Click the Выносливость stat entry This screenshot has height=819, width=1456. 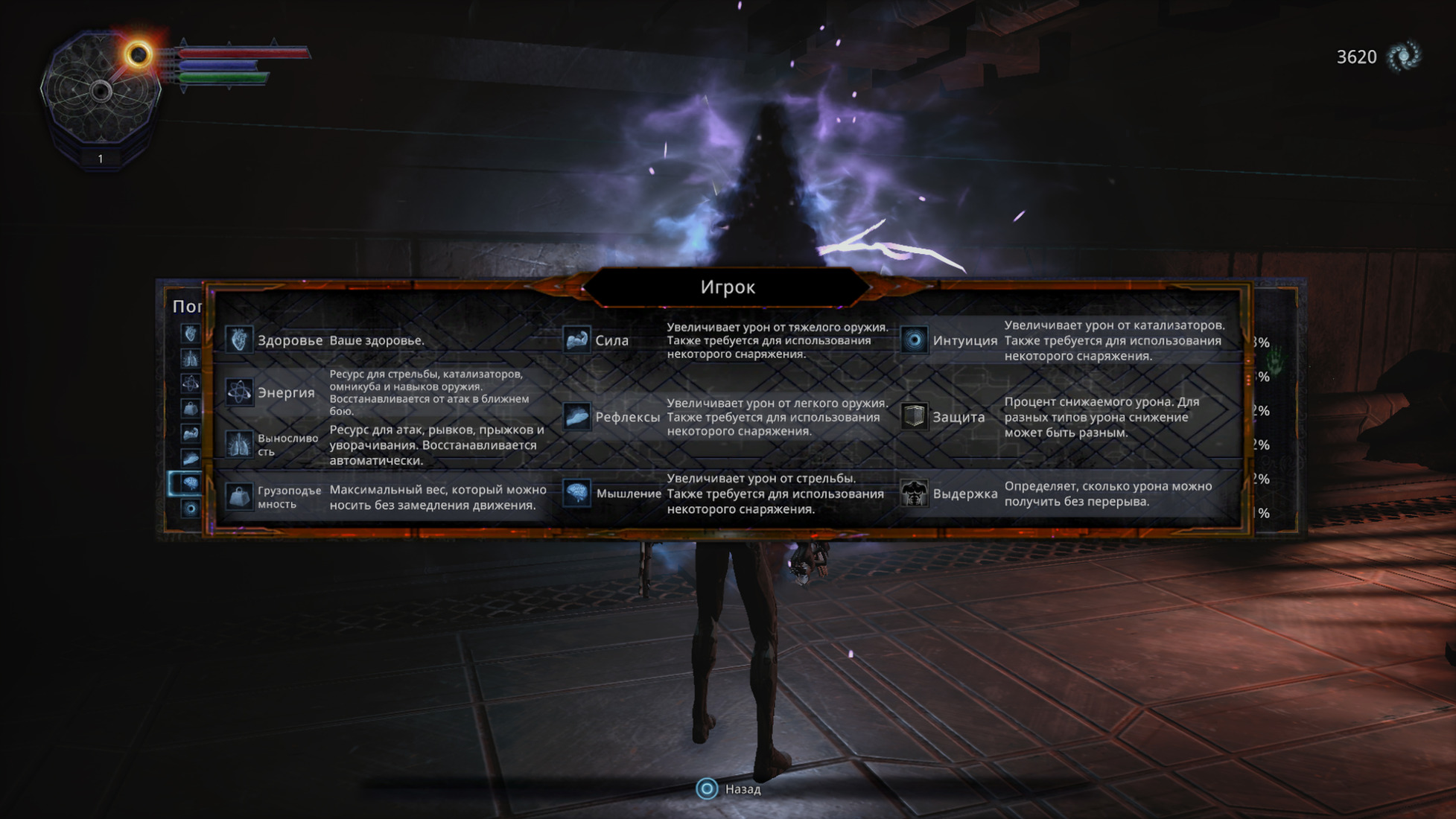(287, 444)
